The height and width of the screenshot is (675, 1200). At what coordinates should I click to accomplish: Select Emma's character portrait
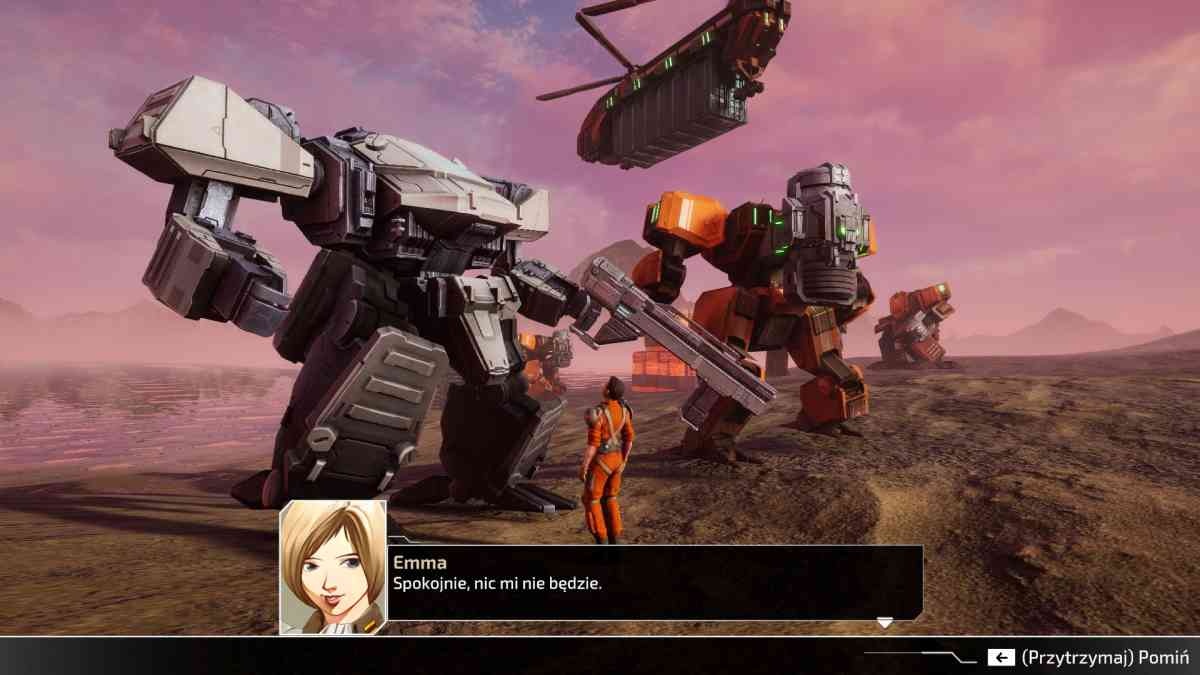[333, 567]
